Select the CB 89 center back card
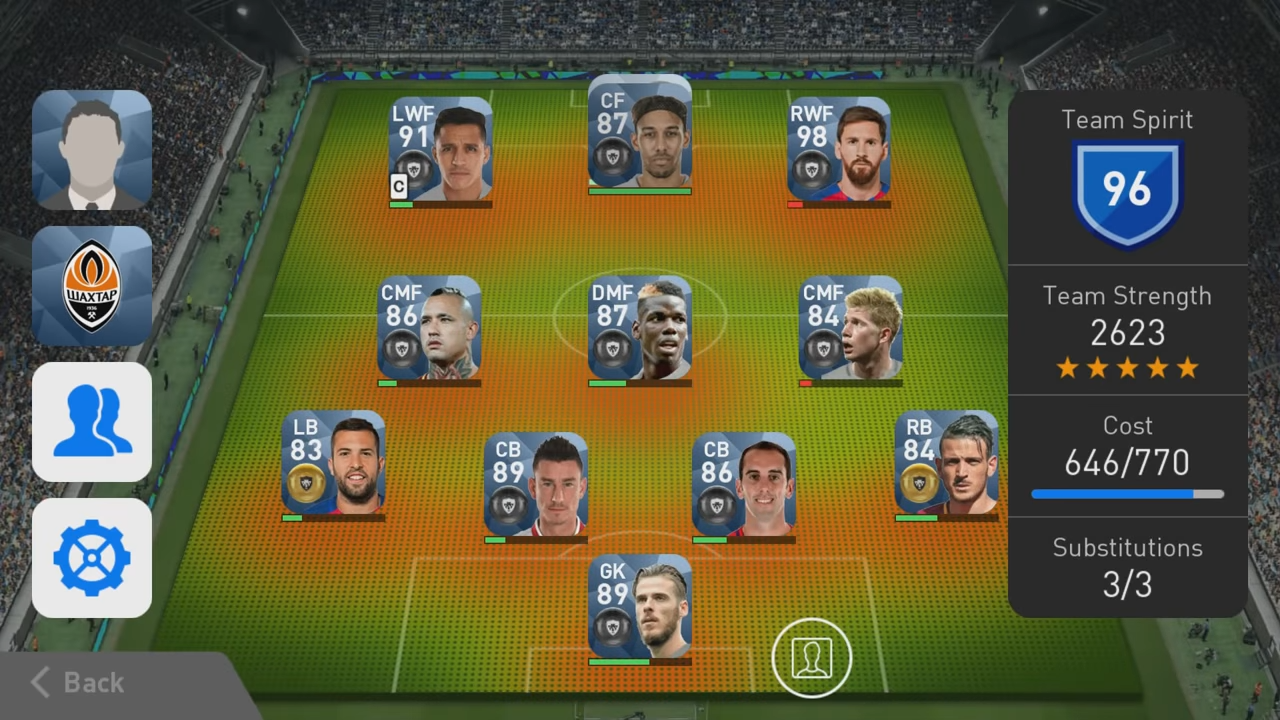 pyautogui.click(x=535, y=485)
